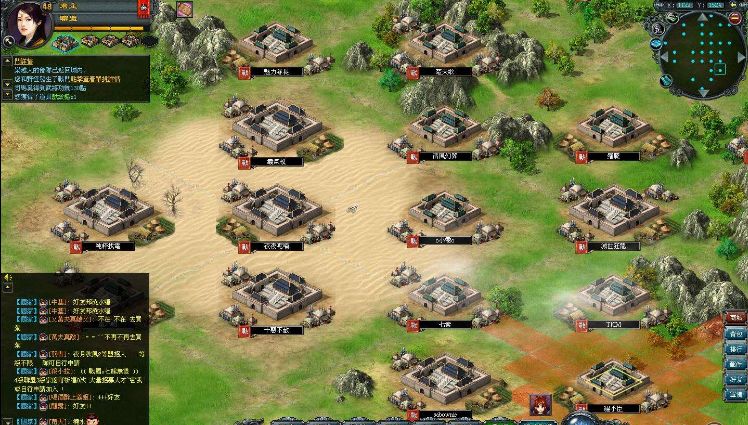The width and height of the screenshot is (748, 425).
Task: Click the red-highlighted top button in the right side menu
Action: click(x=736, y=318)
